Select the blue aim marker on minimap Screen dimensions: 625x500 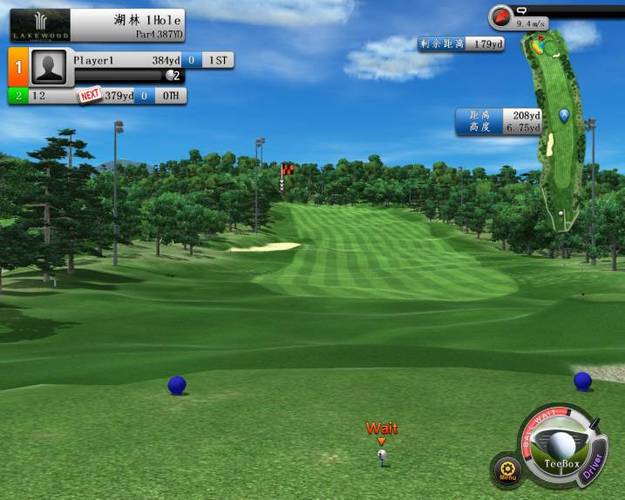[x=564, y=116]
